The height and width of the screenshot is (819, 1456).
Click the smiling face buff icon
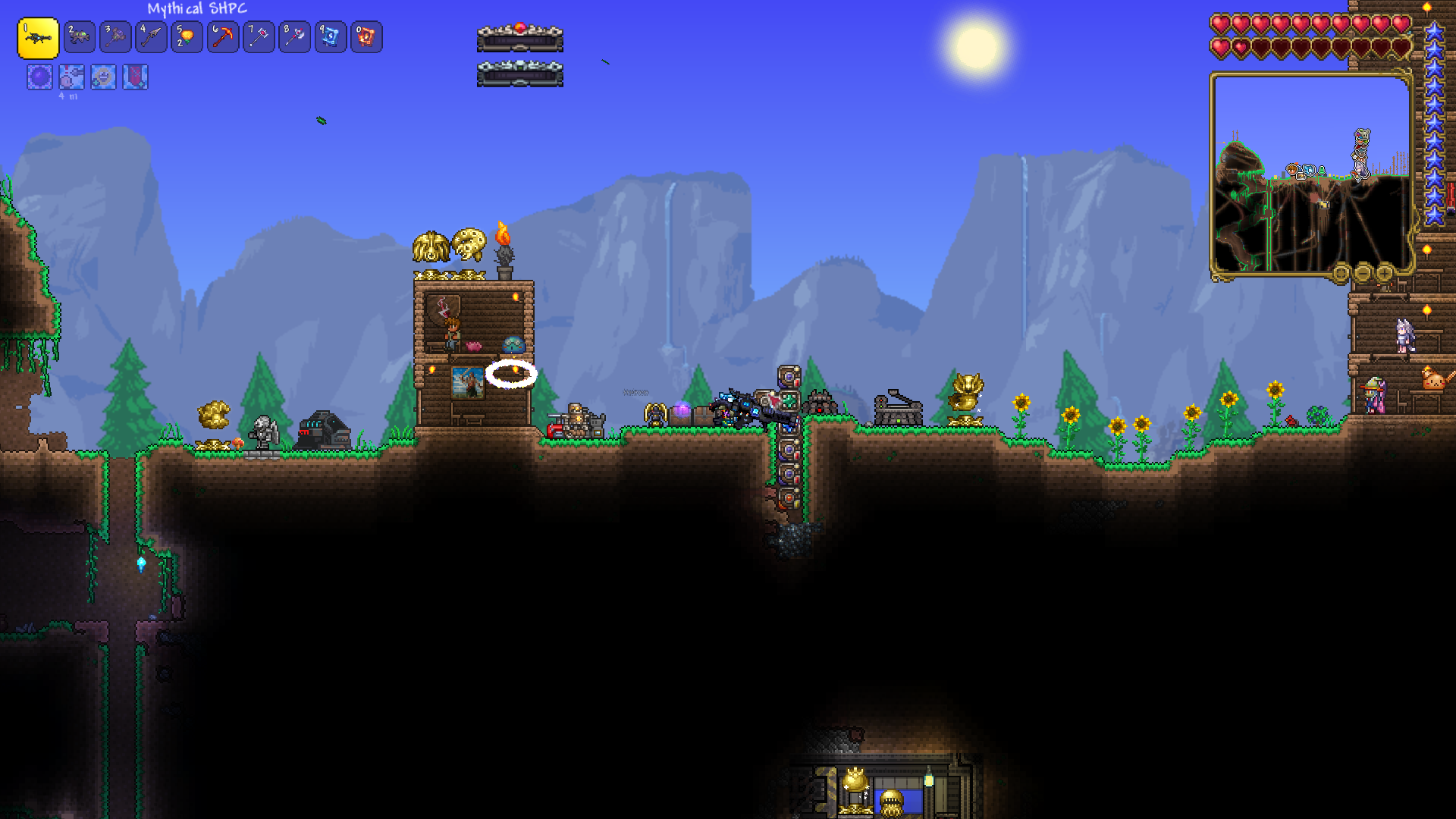tap(103, 77)
